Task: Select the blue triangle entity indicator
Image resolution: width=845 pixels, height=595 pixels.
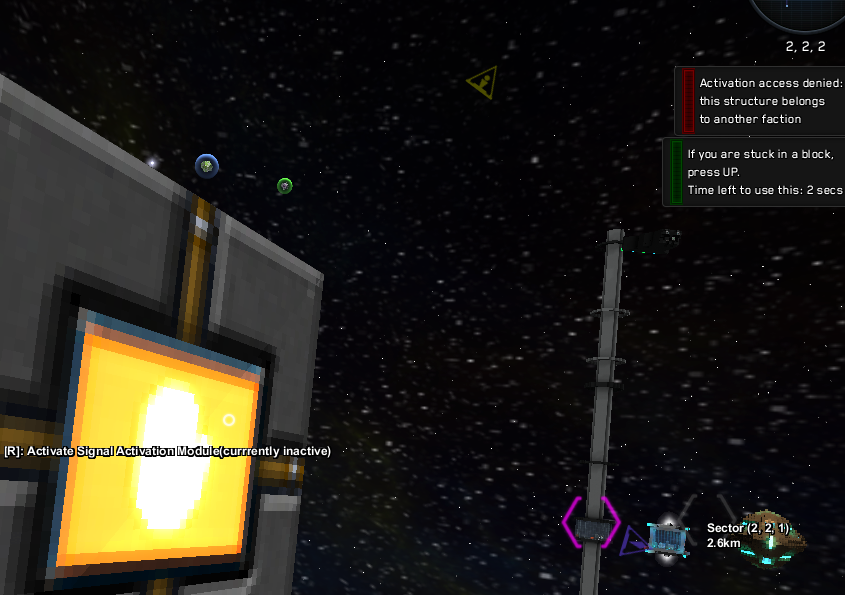Action: click(x=632, y=543)
